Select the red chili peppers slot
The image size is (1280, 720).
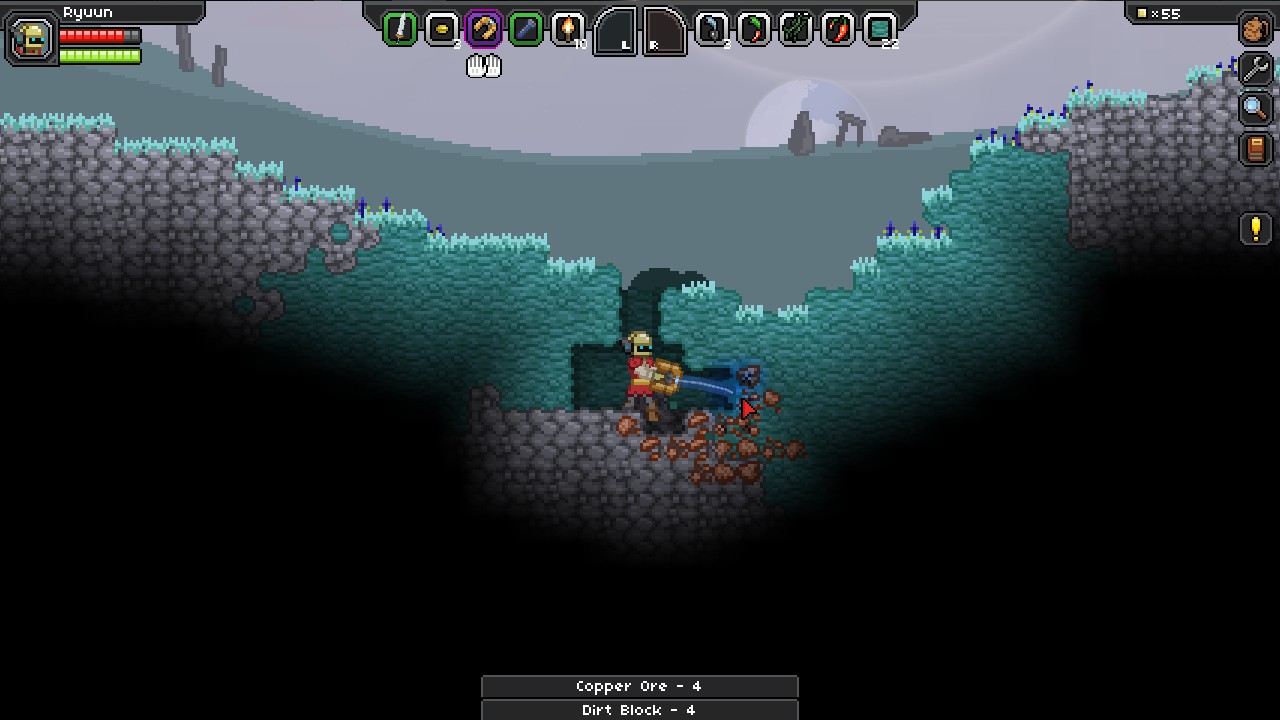[838, 29]
